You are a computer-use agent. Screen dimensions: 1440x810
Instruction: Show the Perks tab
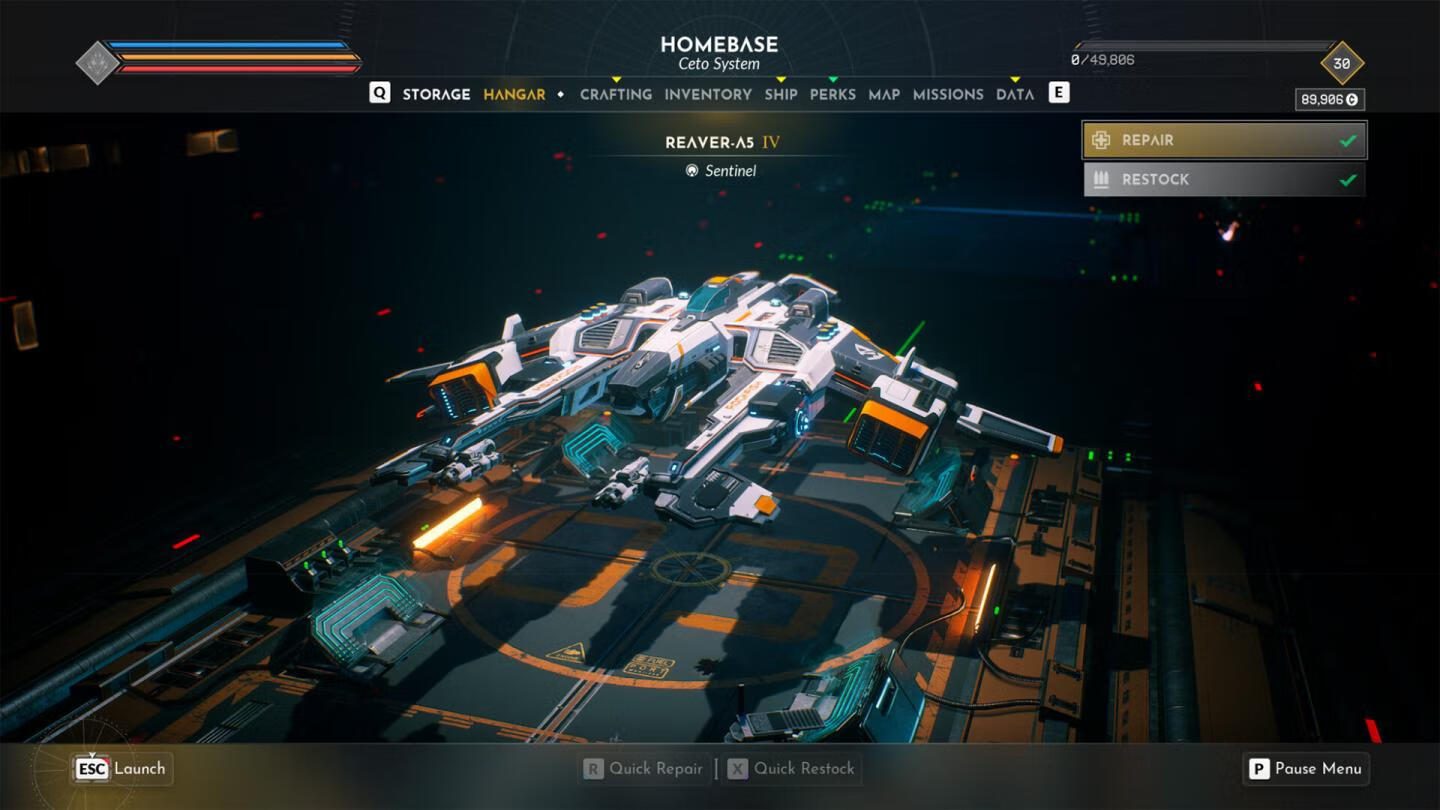click(x=833, y=94)
